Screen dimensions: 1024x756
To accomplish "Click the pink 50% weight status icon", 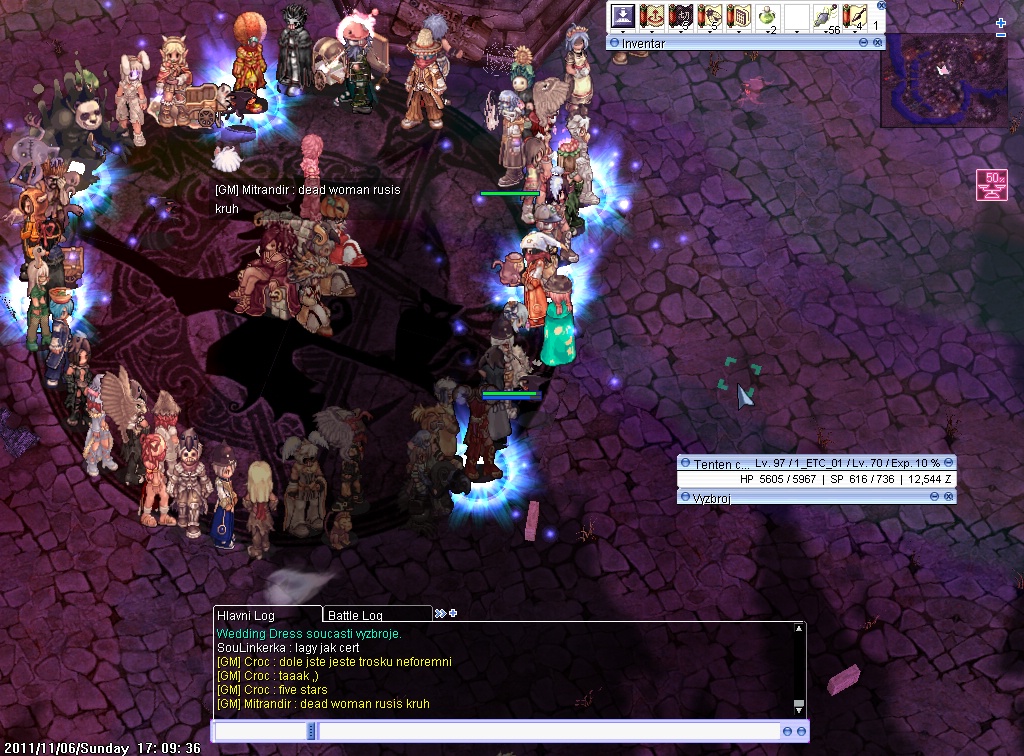I will 991,185.
